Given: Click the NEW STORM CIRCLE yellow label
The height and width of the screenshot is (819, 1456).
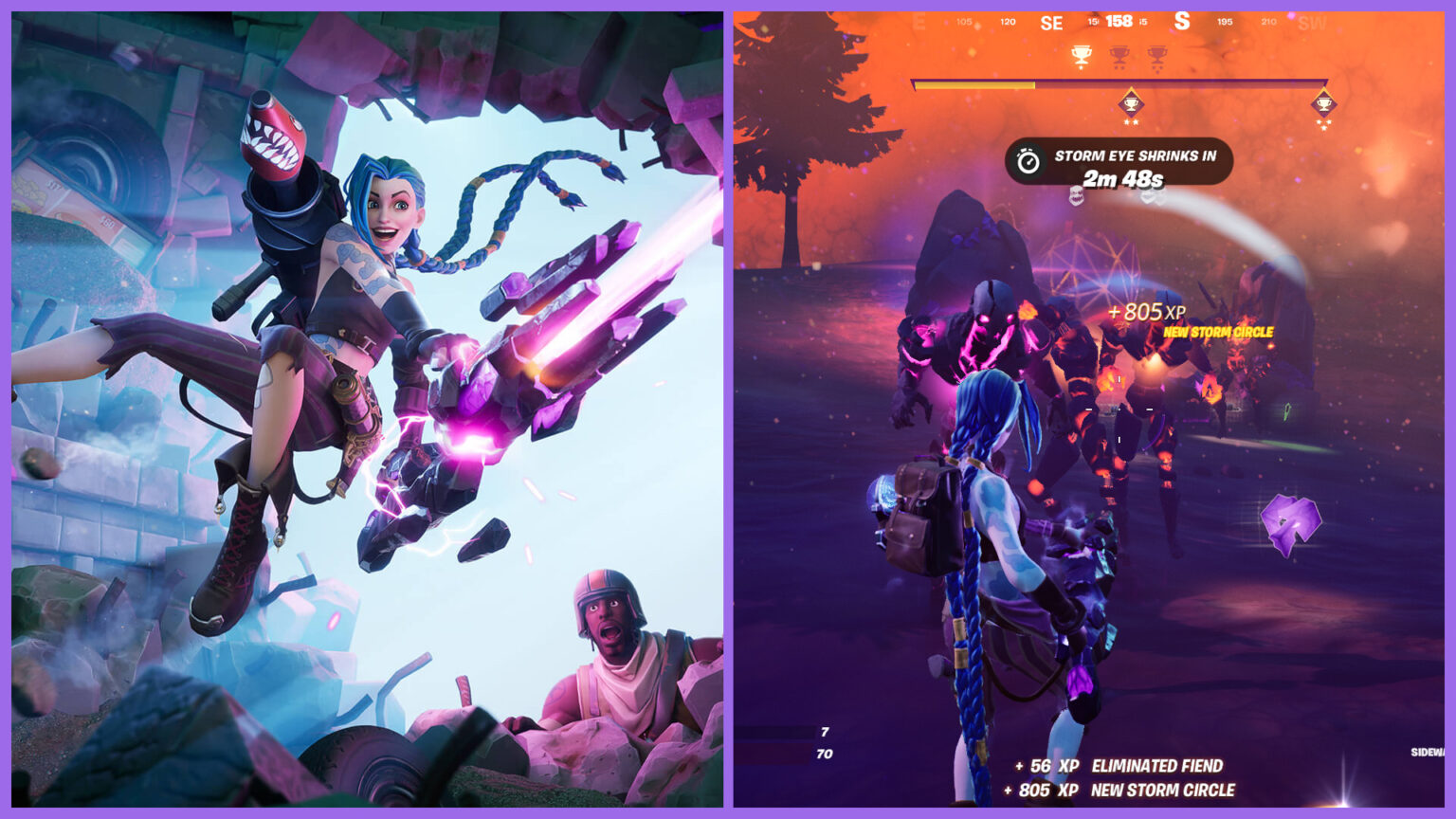Looking at the screenshot, I should (1217, 331).
